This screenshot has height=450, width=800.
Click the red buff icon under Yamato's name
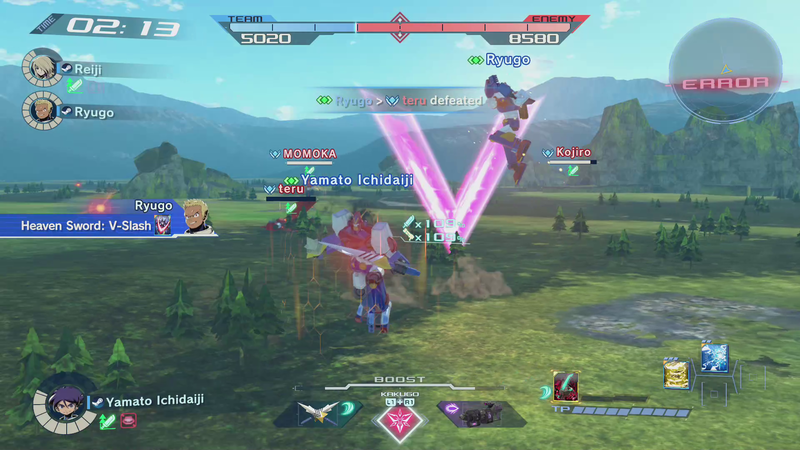129,421
